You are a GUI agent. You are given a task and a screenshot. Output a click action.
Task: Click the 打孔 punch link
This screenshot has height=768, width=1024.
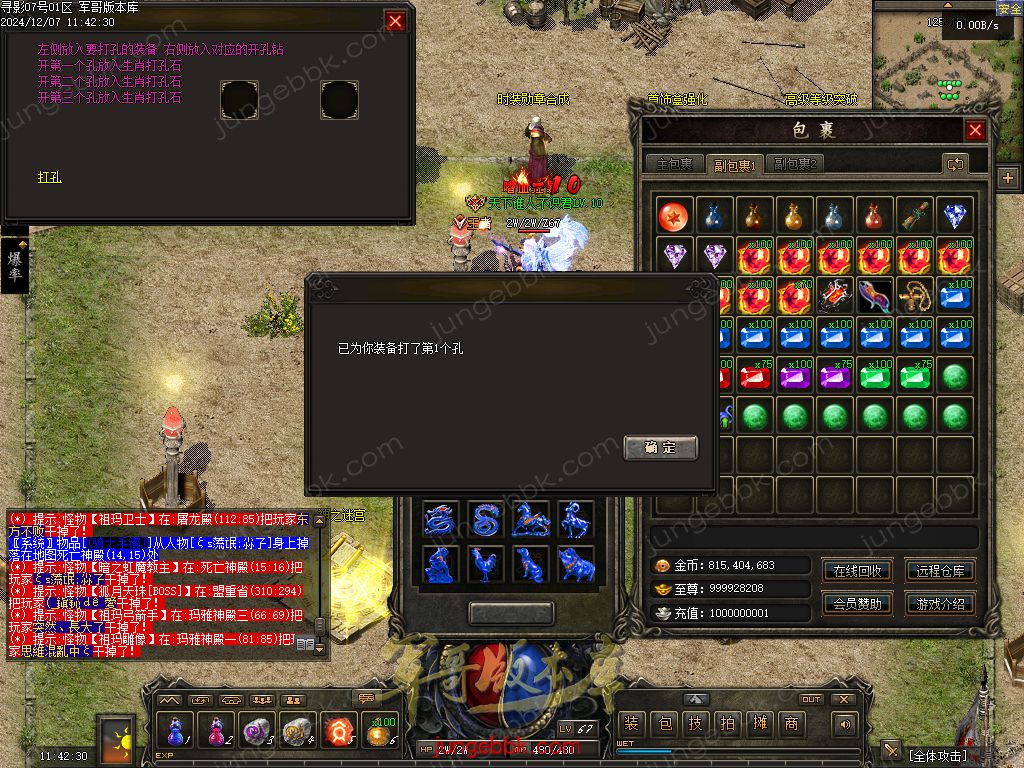coord(49,177)
